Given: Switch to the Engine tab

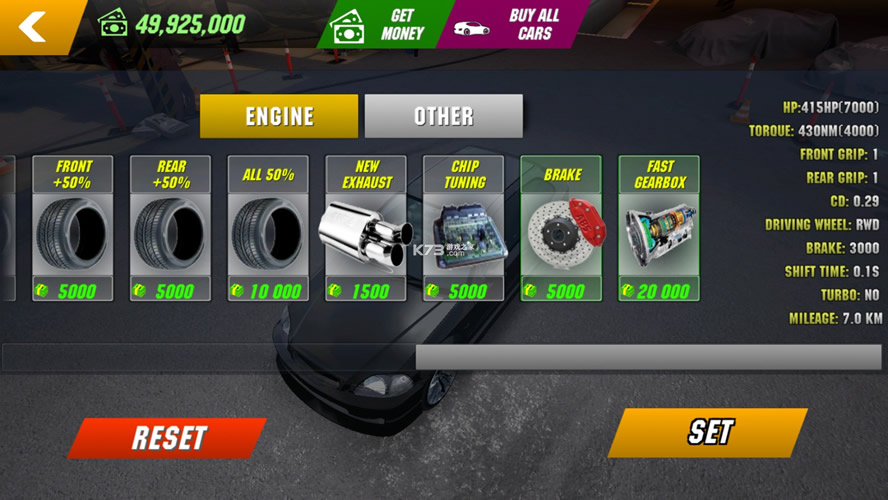Looking at the screenshot, I should point(279,116).
